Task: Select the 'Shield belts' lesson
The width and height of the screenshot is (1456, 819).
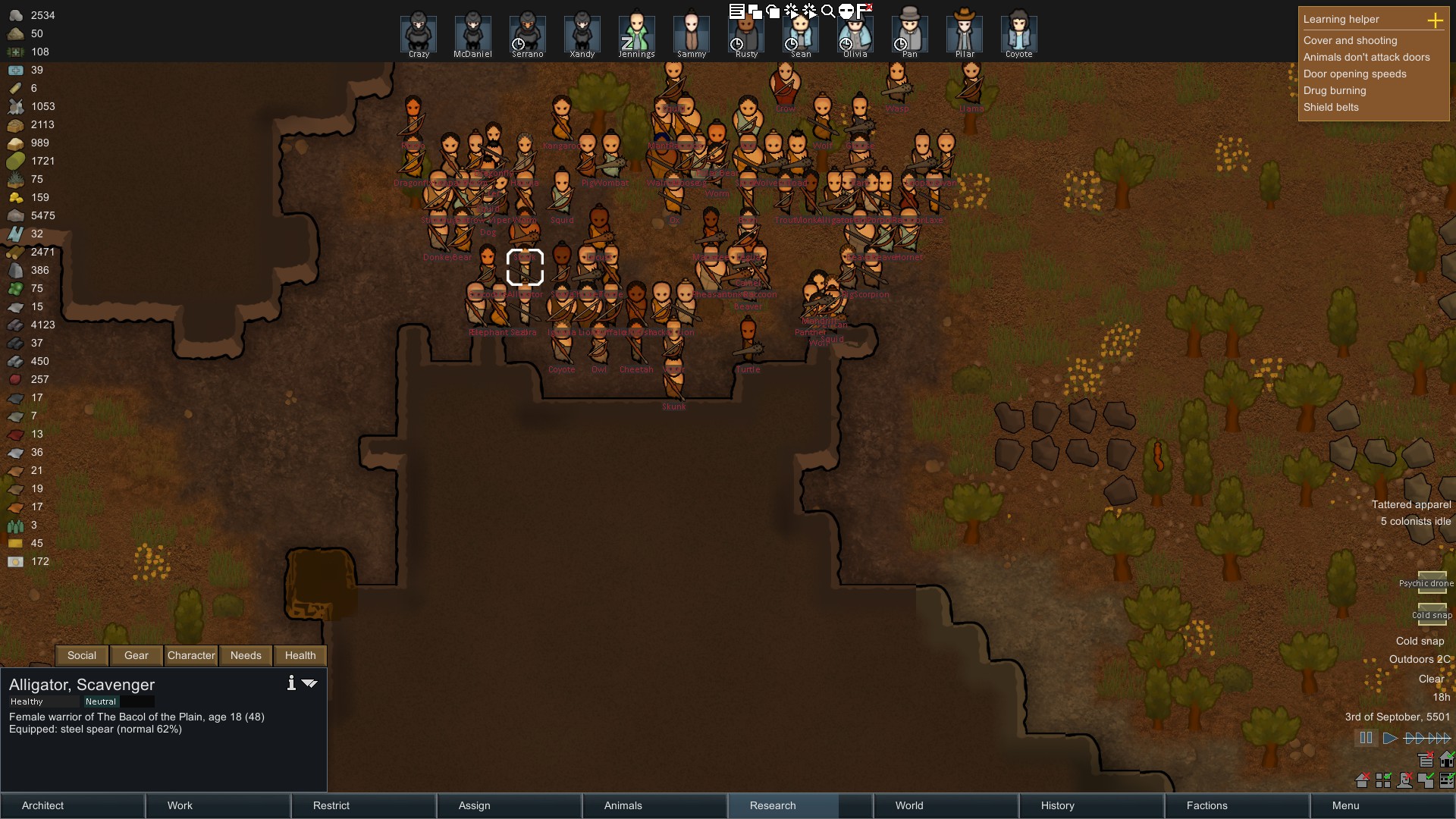Action: point(1331,107)
